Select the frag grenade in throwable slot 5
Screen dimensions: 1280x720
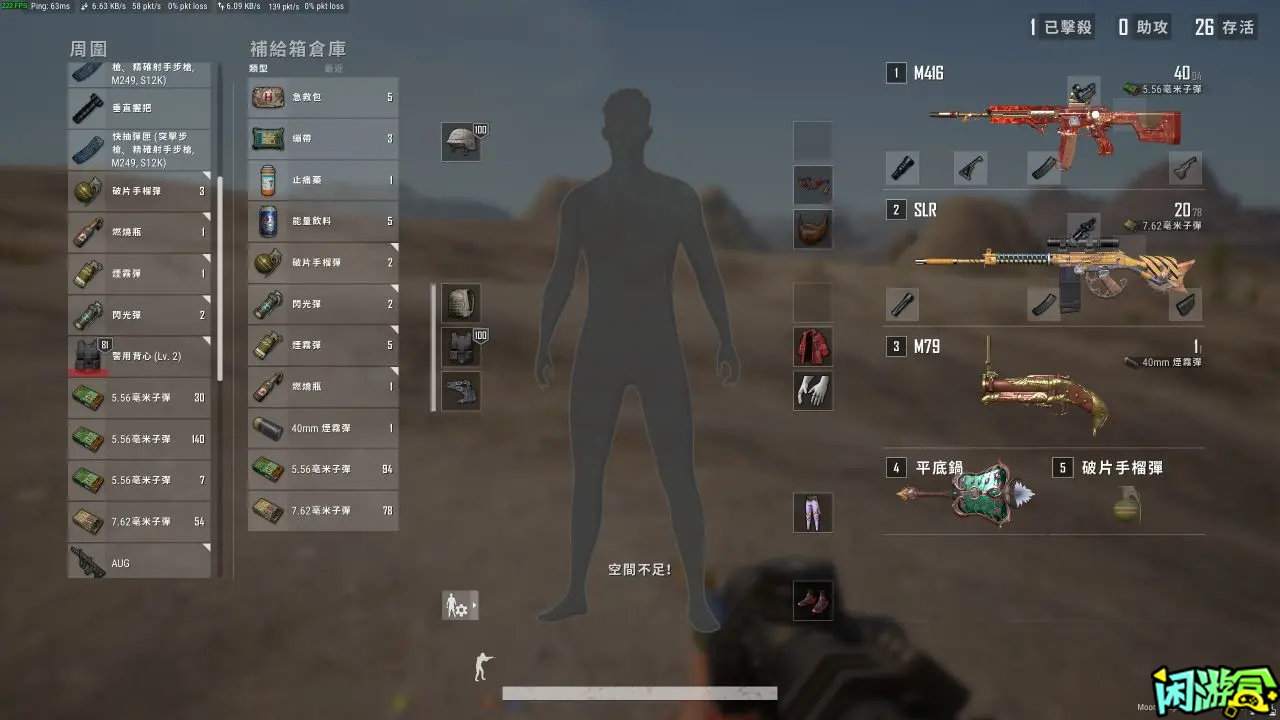[1126, 505]
